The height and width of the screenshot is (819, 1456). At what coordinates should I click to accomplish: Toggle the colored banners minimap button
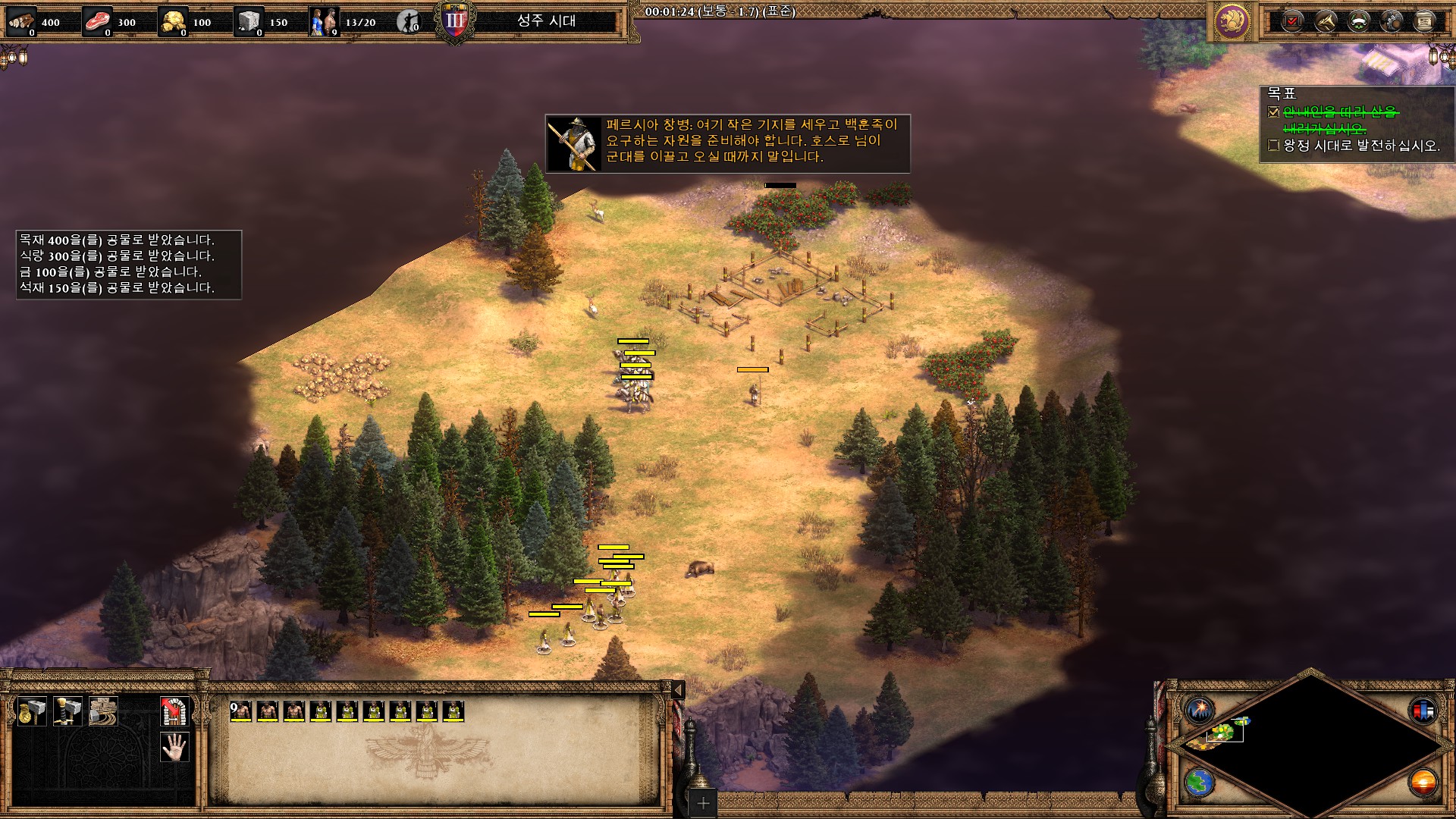tap(1423, 711)
